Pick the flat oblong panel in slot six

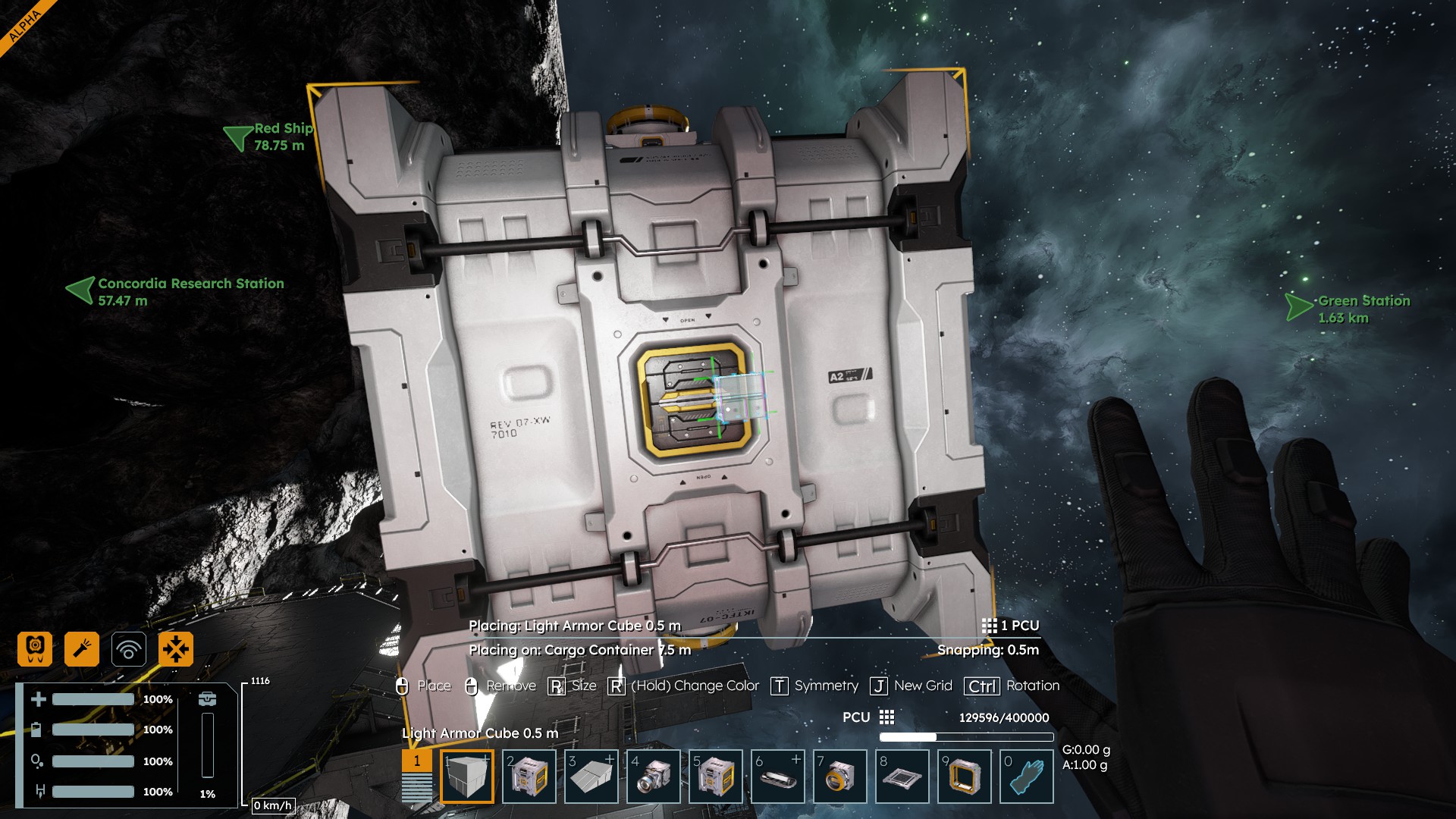point(777,777)
